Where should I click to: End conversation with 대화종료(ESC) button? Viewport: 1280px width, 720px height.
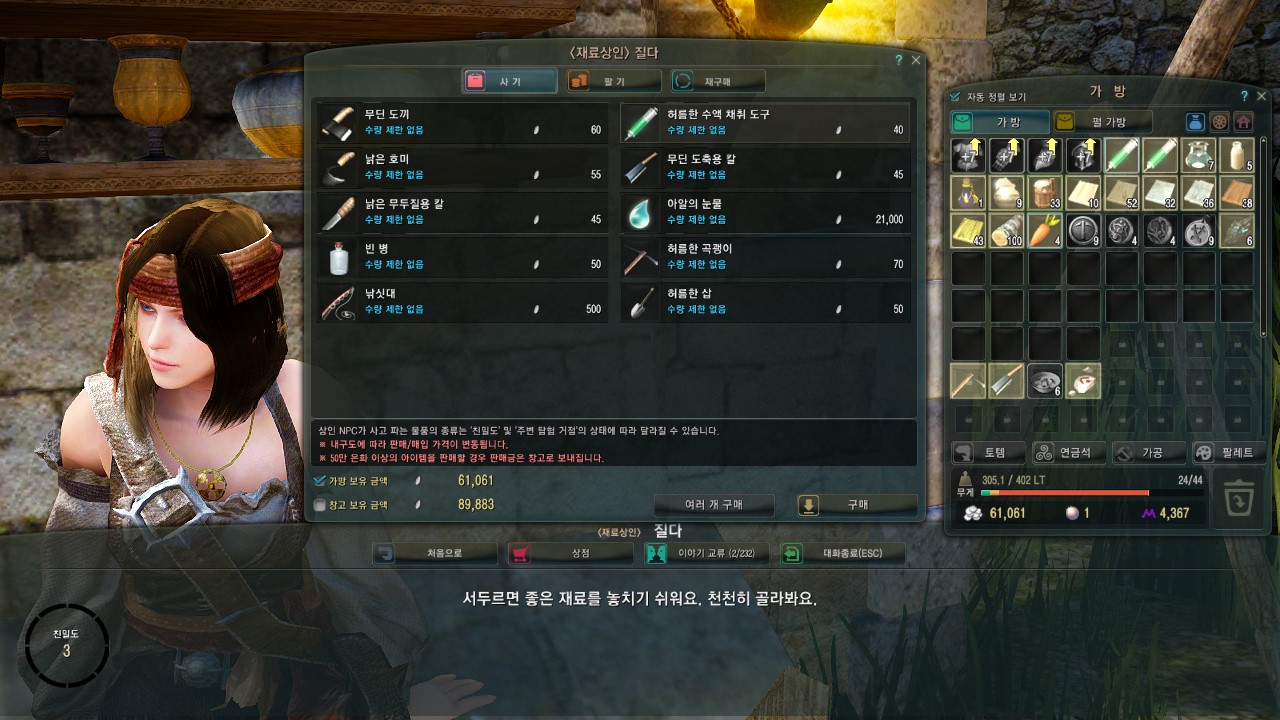pyautogui.click(x=843, y=553)
